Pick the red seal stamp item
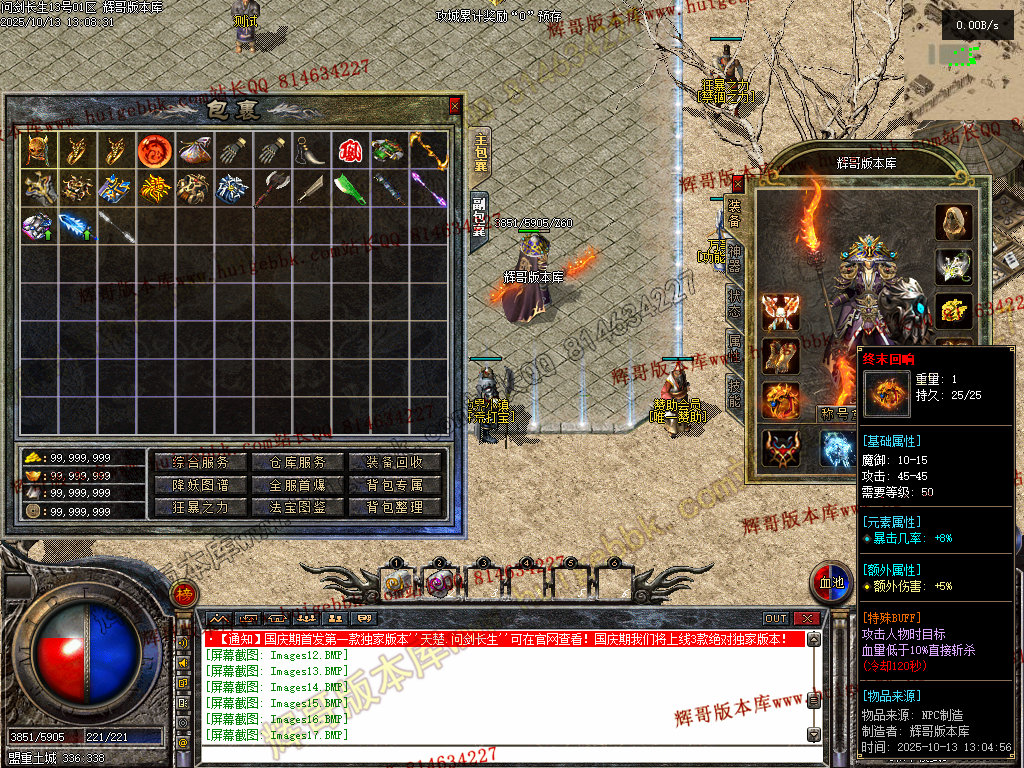This screenshot has width=1024, height=768. pos(349,150)
